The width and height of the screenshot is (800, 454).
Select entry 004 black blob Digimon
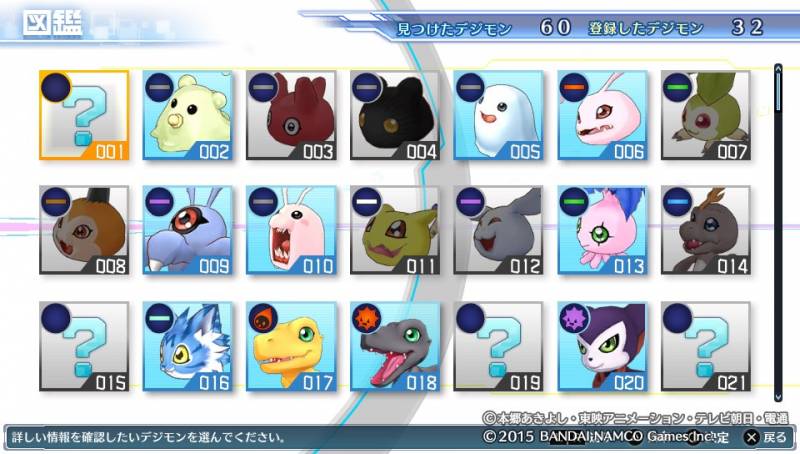[x=395, y=116]
